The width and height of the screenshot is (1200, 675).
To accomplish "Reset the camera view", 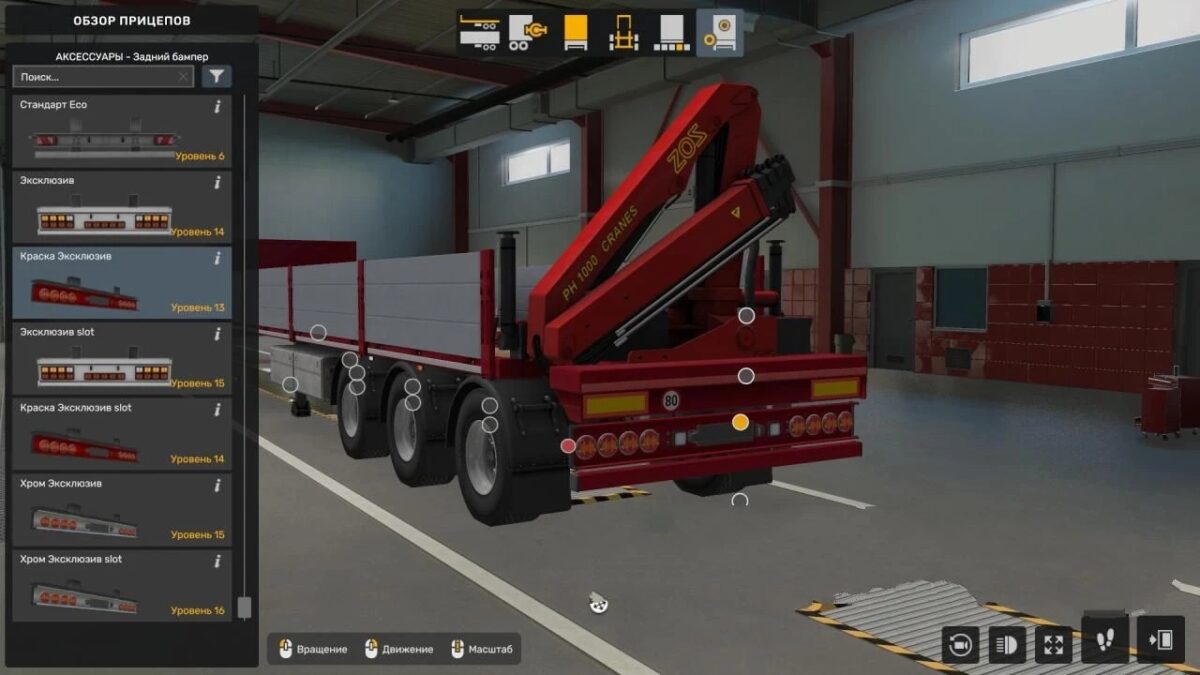I will pyautogui.click(x=961, y=644).
